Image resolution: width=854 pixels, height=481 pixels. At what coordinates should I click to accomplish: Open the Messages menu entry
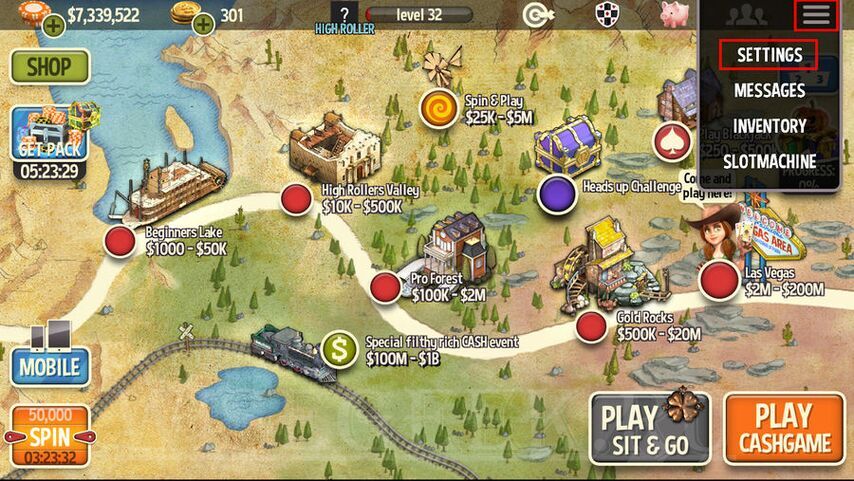pyautogui.click(x=769, y=90)
